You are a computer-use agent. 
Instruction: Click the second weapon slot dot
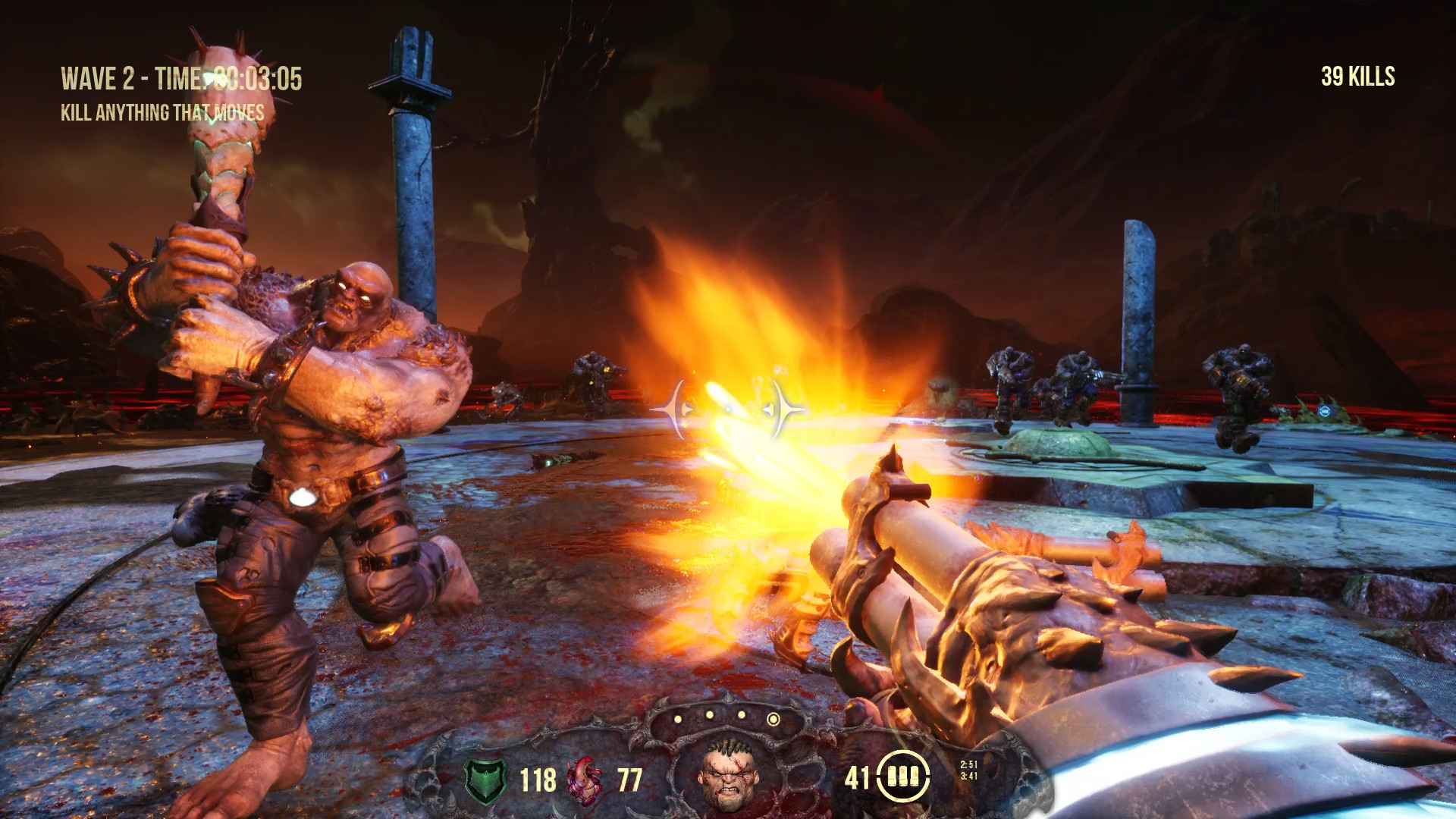(x=710, y=715)
